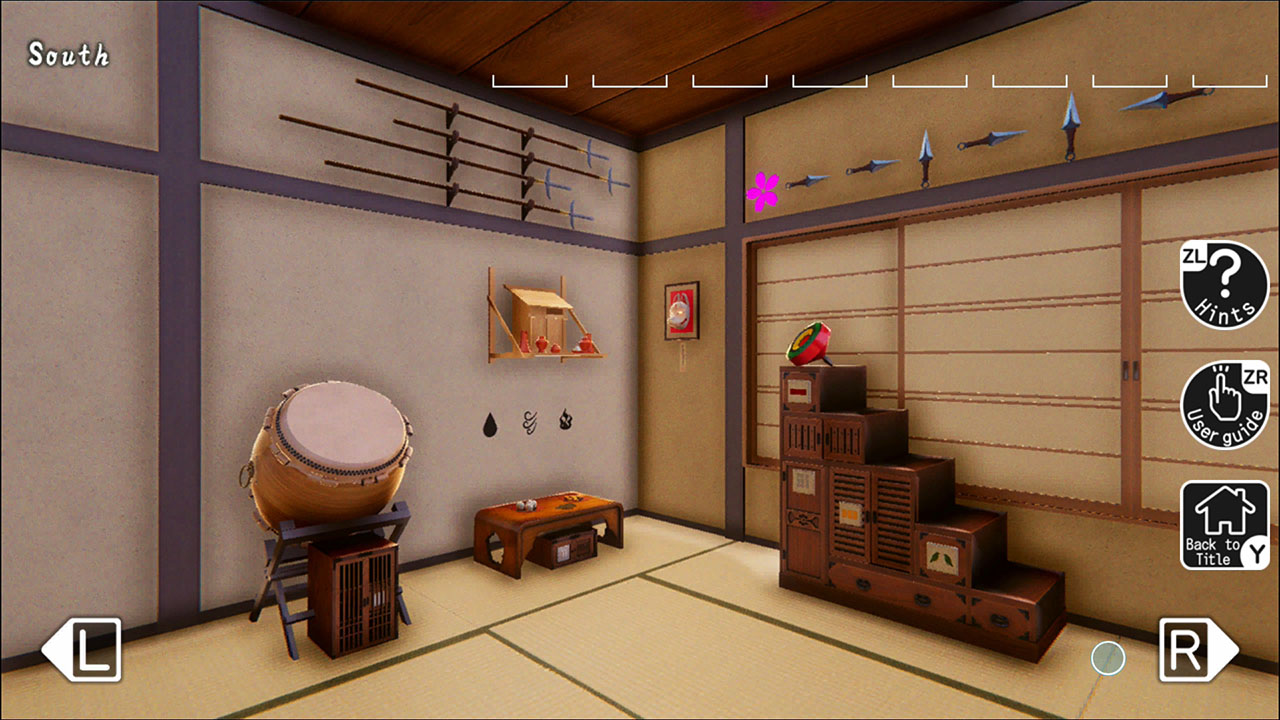Open the Hints panel via ZL icon
Image resolution: width=1280 pixels, height=720 pixels.
1224,286
